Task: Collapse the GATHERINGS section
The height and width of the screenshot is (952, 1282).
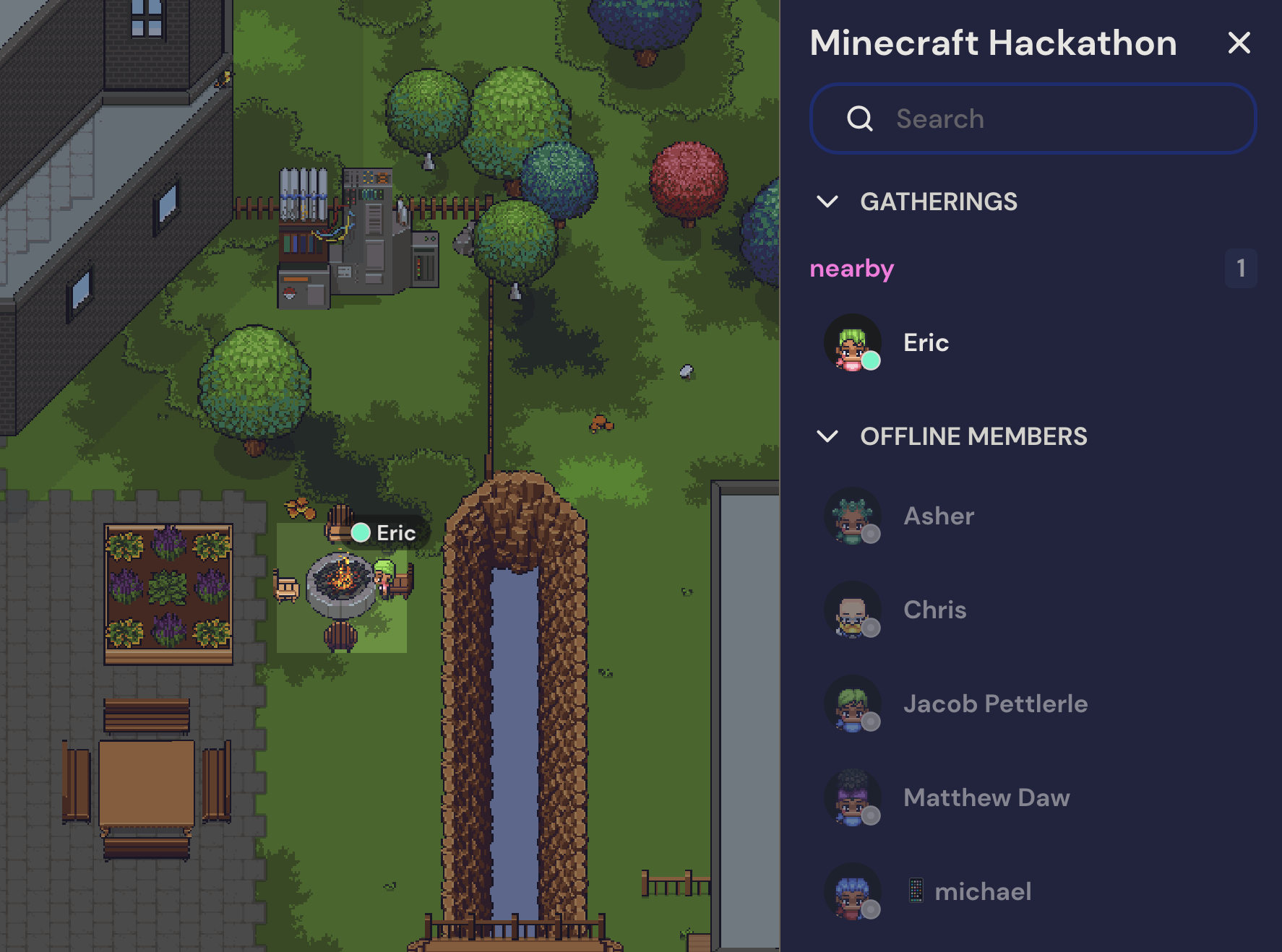Action: click(x=828, y=202)
